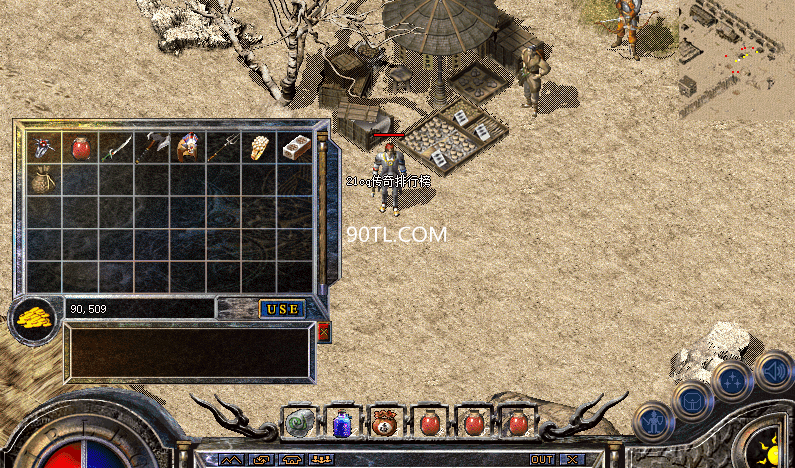The image size is (795, 468).
Task: Open the bag chest round button
Action: pos(693,401)
